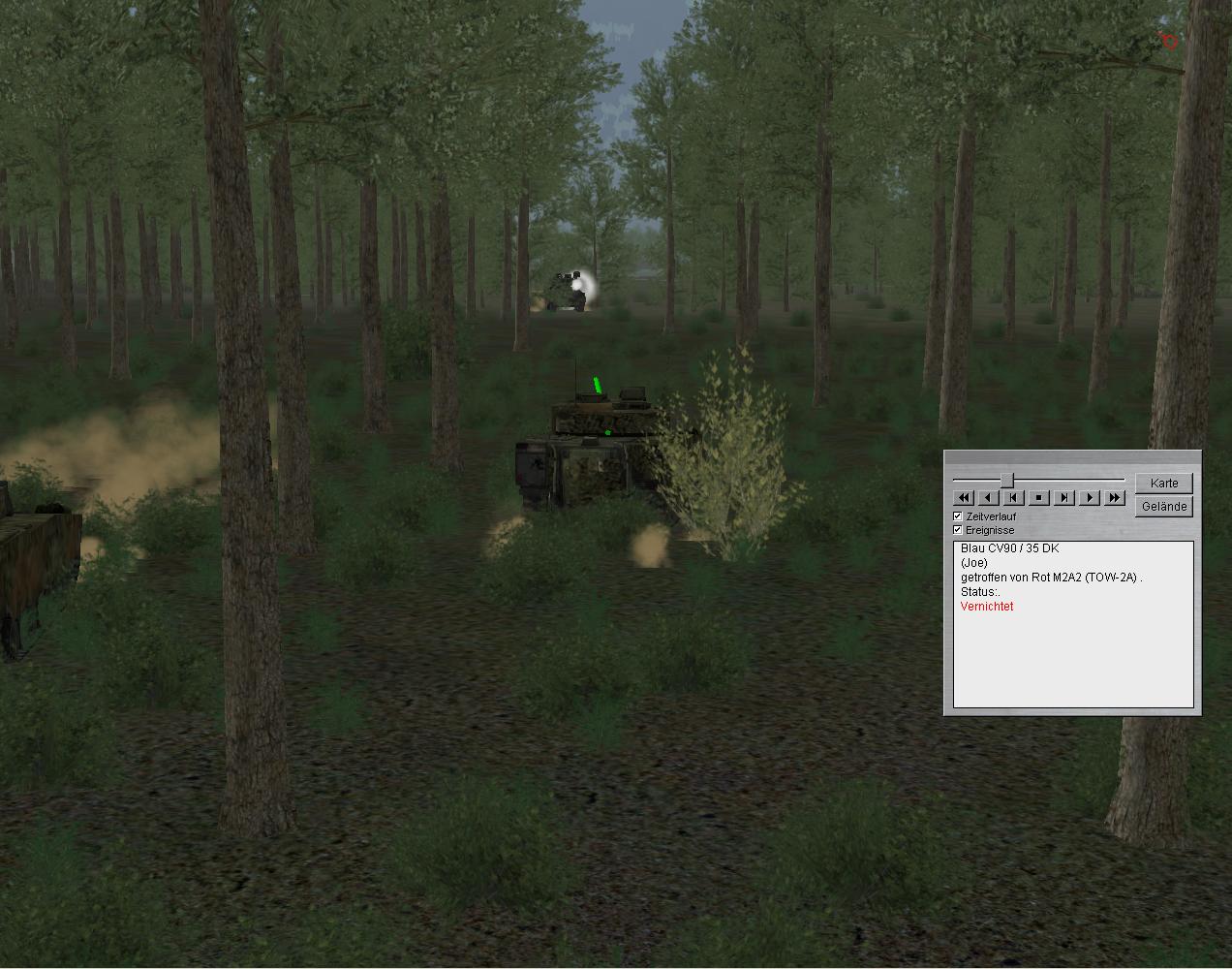Toggle the Zeitverlauf checkbox
The height and width of the screenshot is (969, 1232).
[958, 516]
